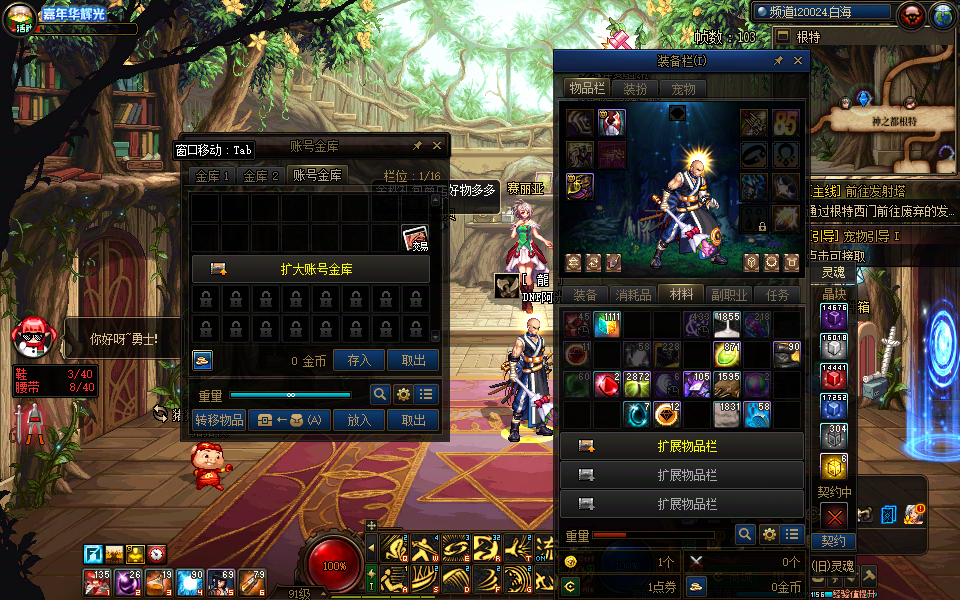Open the 交易 trade icon in the vault
The width and height of the screenshot is (960, 600).
416,238
